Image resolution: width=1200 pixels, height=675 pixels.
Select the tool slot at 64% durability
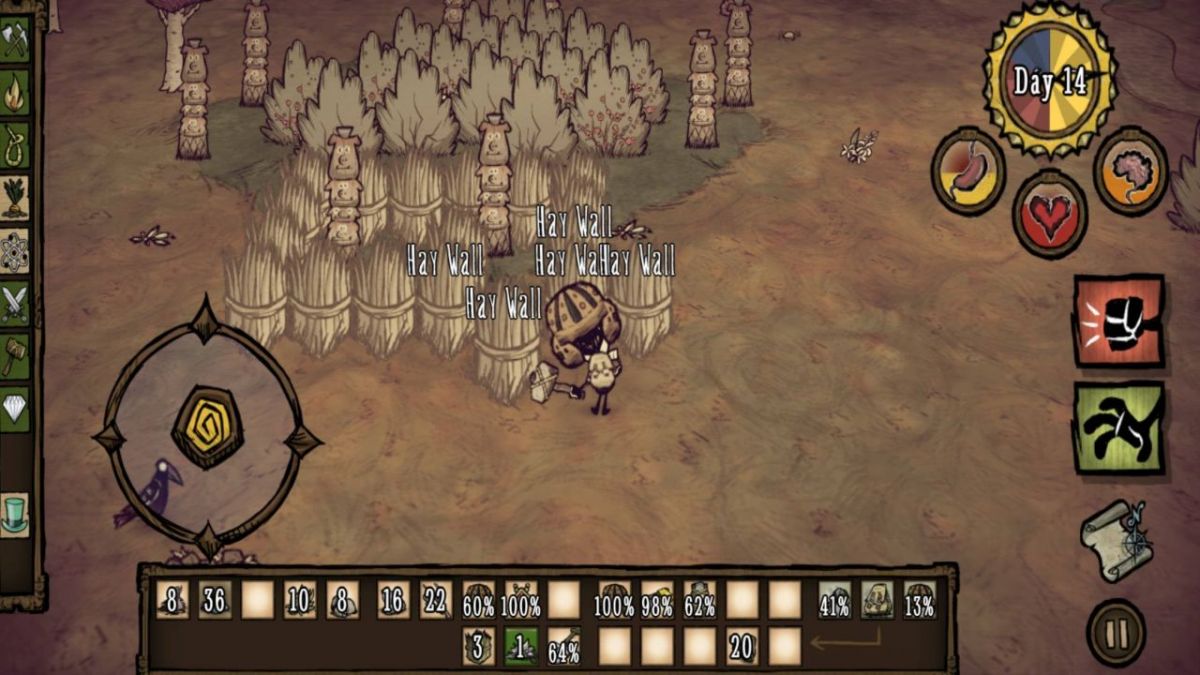coord(564,647)
